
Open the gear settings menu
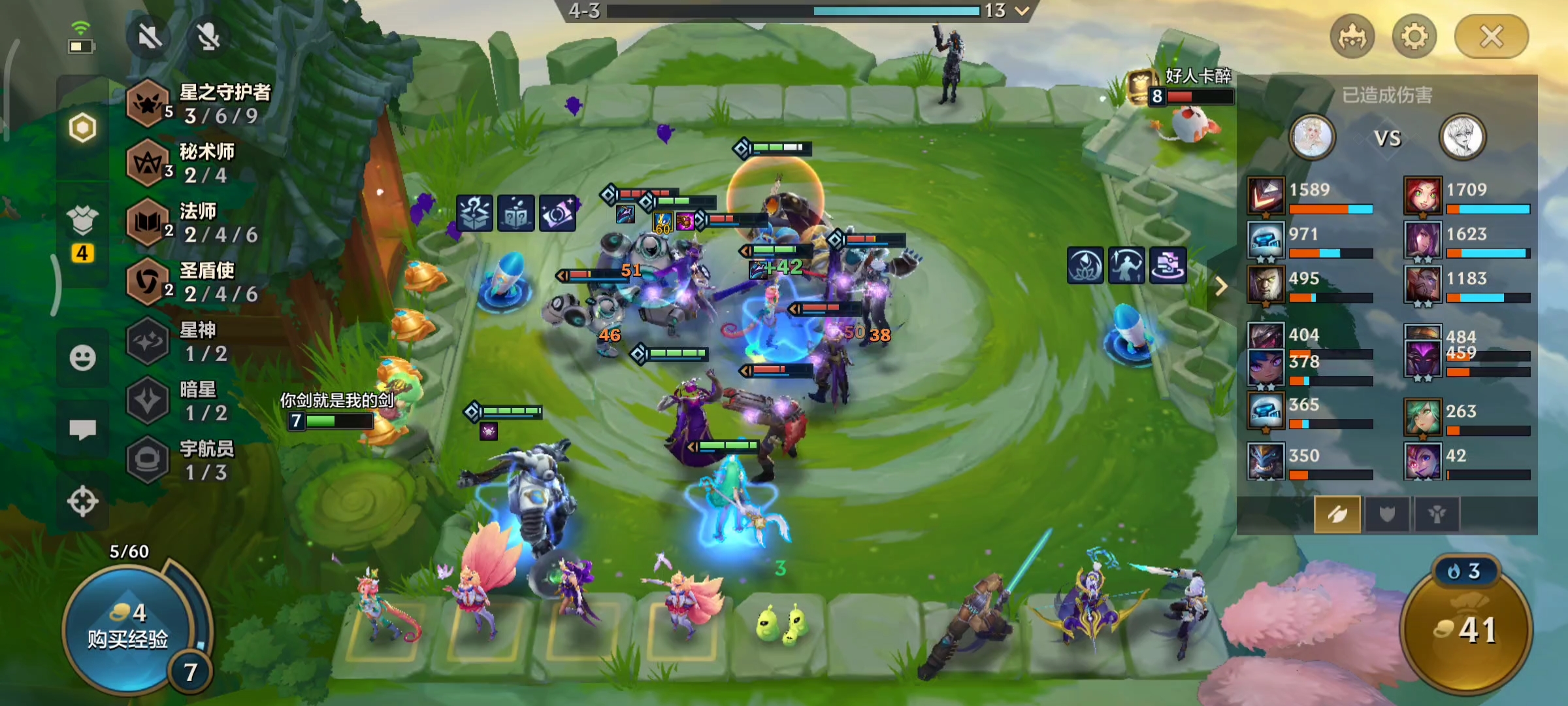coord(1414,37)
